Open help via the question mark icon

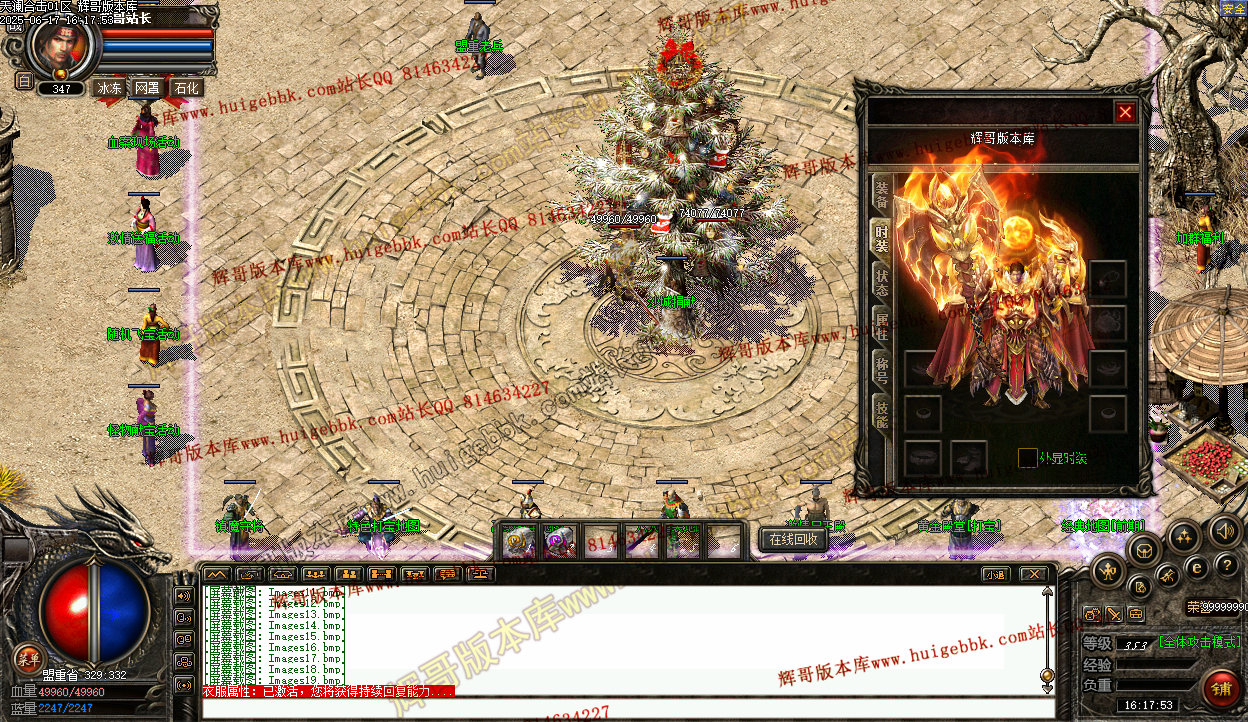coord(1225,566)
